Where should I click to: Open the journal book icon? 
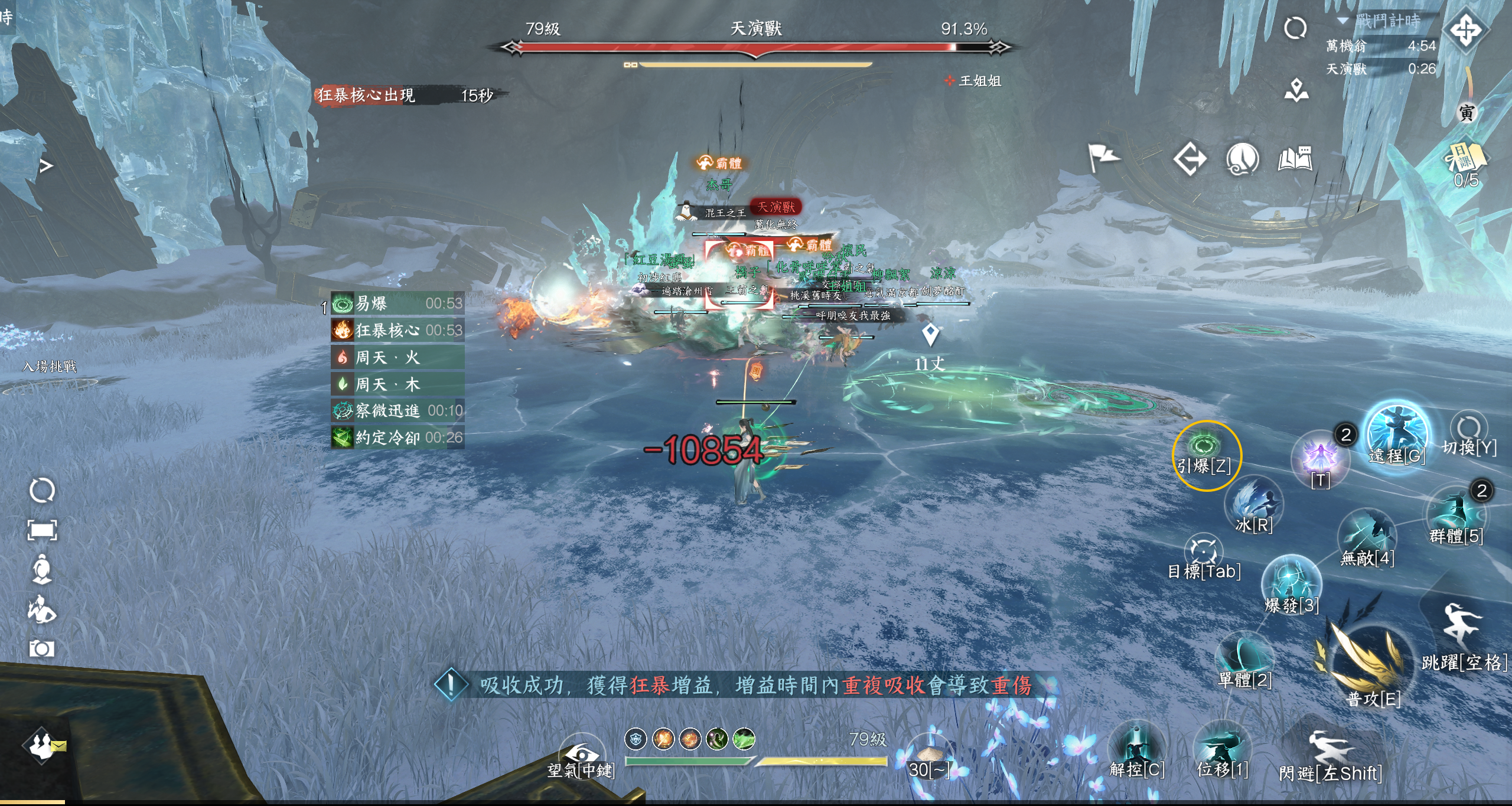tap(1295, 158)
